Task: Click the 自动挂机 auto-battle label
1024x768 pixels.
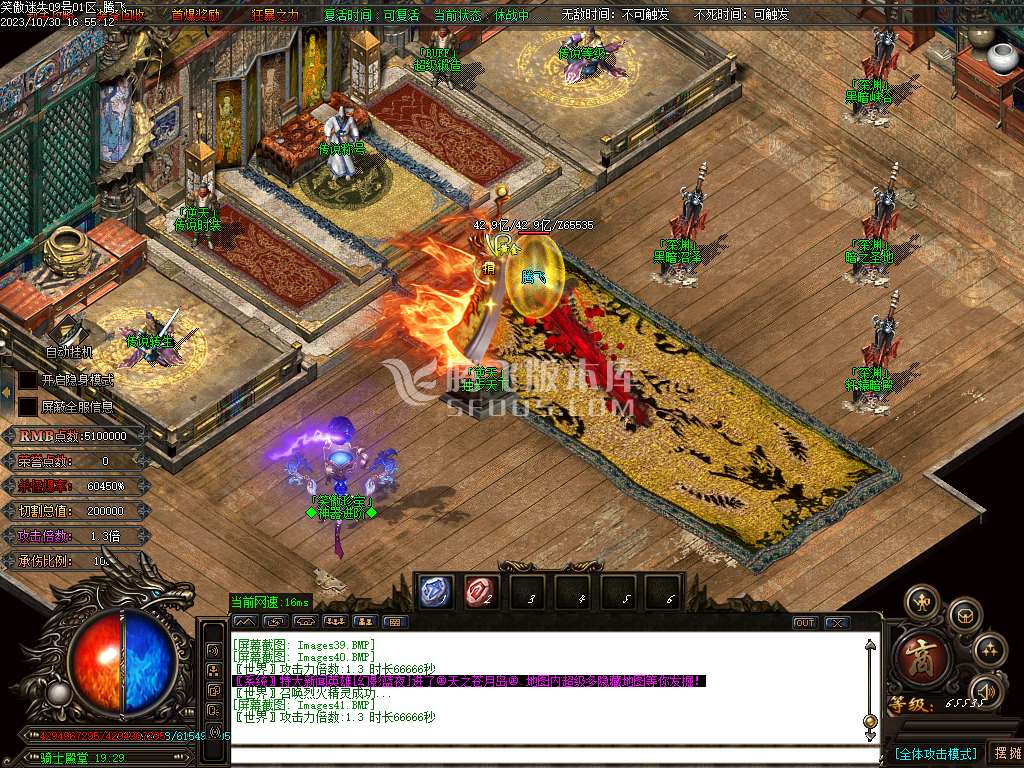Action: pyautogui.click(x=69, y=352)
